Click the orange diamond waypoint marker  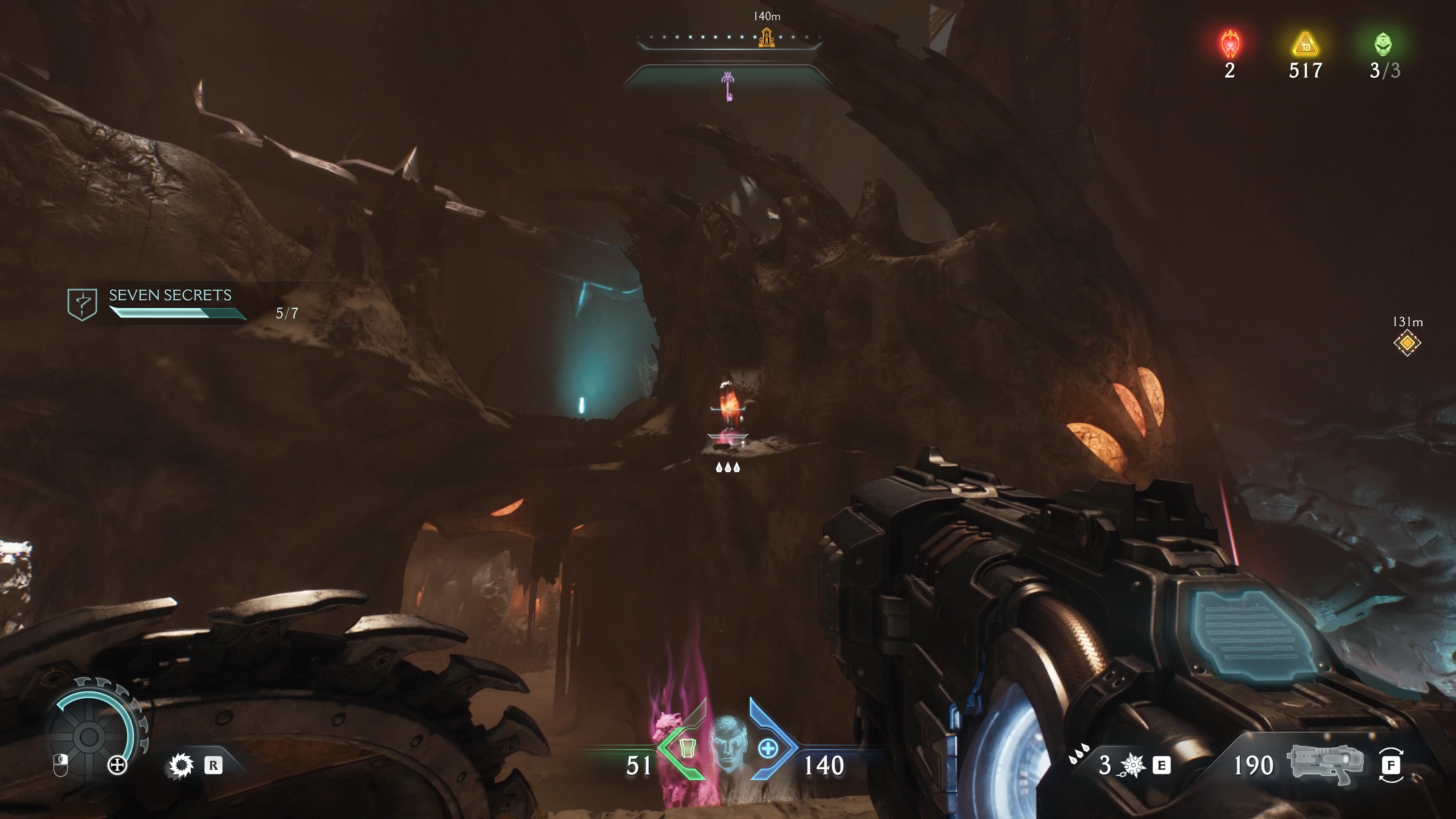[1407, 343]
